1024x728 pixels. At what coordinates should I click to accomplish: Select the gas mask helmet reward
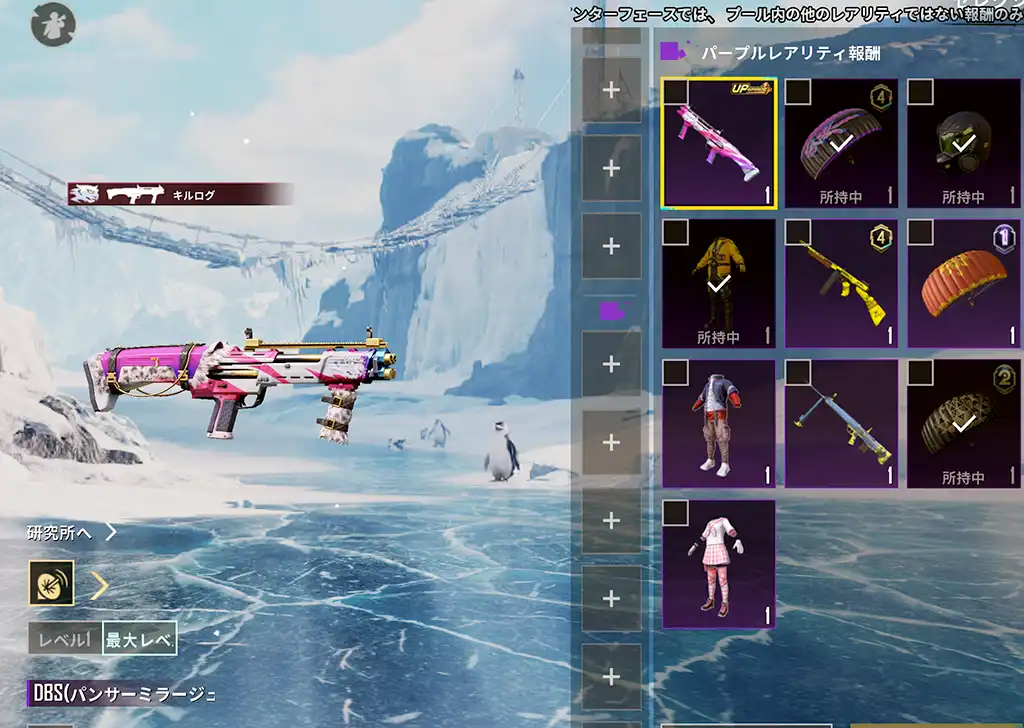coord(963,145)
